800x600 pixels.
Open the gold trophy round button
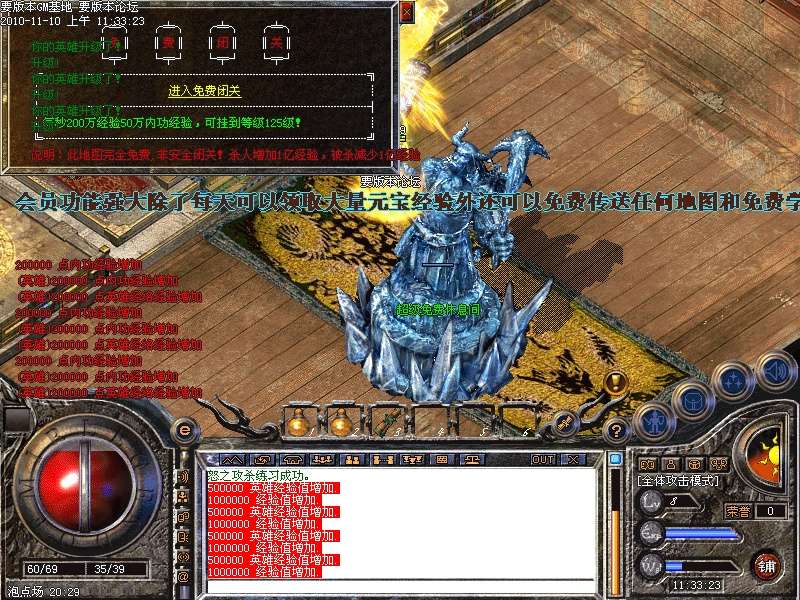point(615,382)
